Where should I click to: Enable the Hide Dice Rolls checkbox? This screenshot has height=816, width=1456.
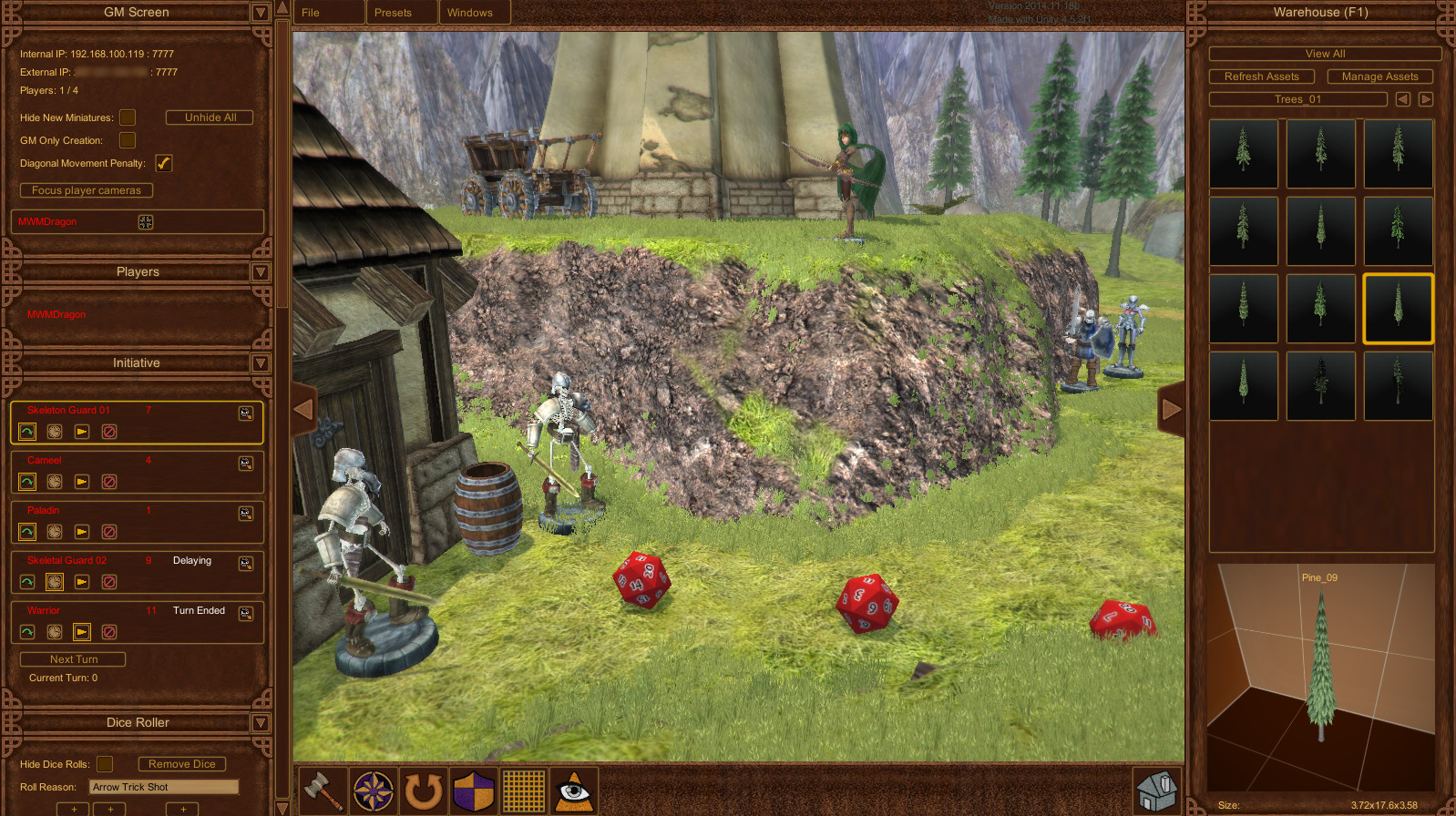pyautogui.click(x=105, y=764)
